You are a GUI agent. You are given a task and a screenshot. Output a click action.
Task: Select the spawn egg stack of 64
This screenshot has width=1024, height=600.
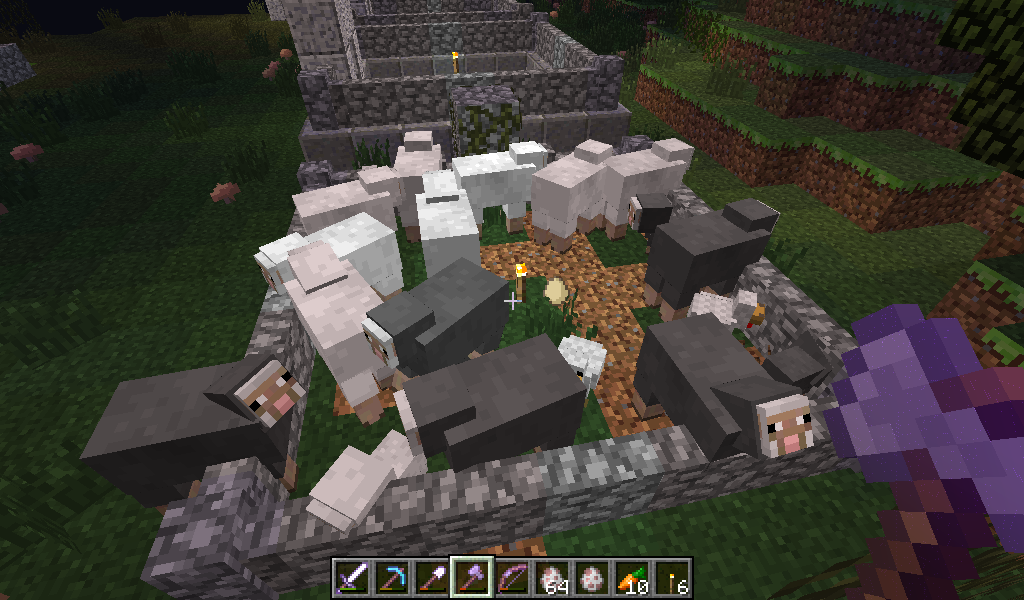tap(551, 577)
